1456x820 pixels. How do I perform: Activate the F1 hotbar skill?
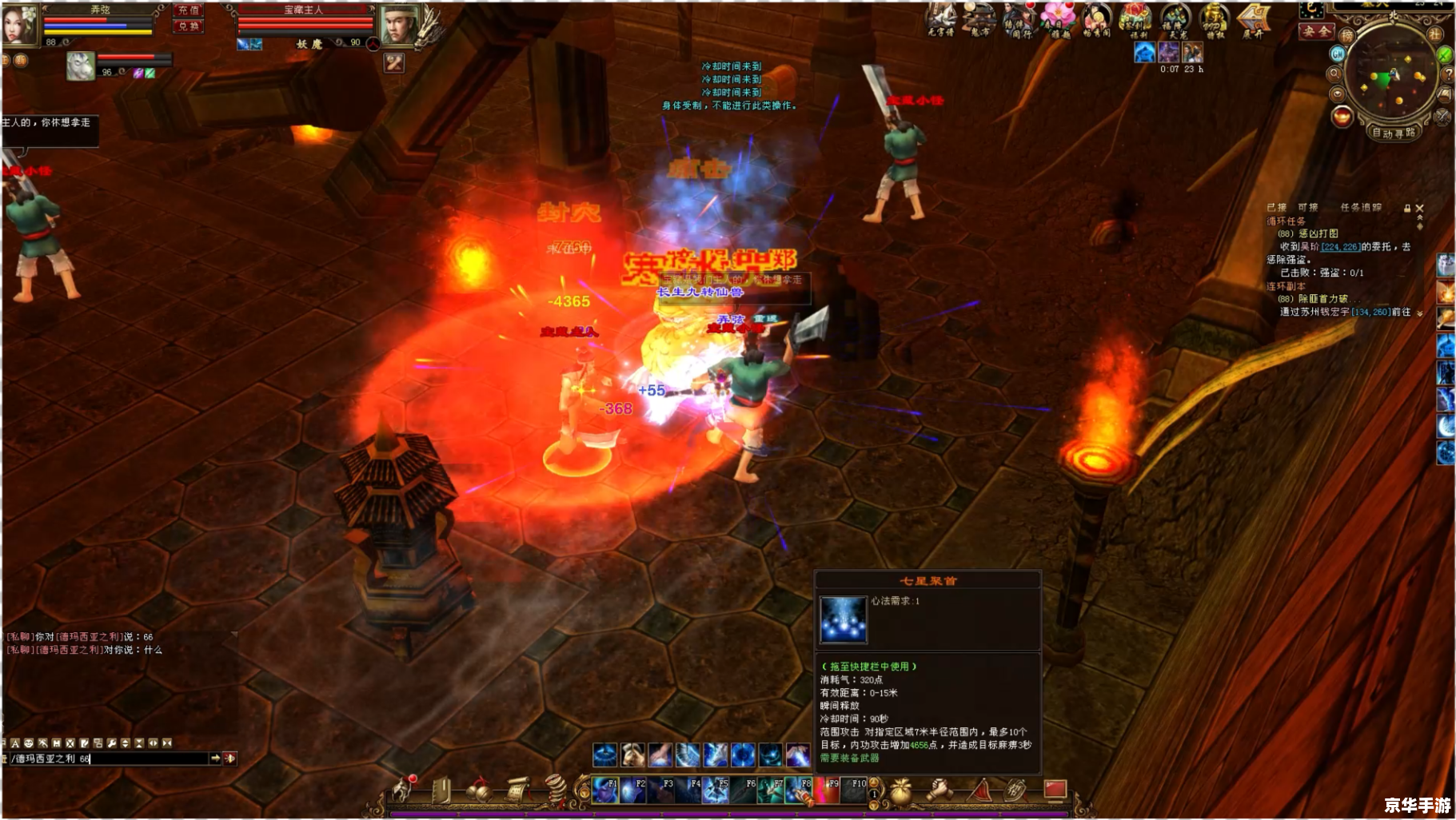click(605, 790)
